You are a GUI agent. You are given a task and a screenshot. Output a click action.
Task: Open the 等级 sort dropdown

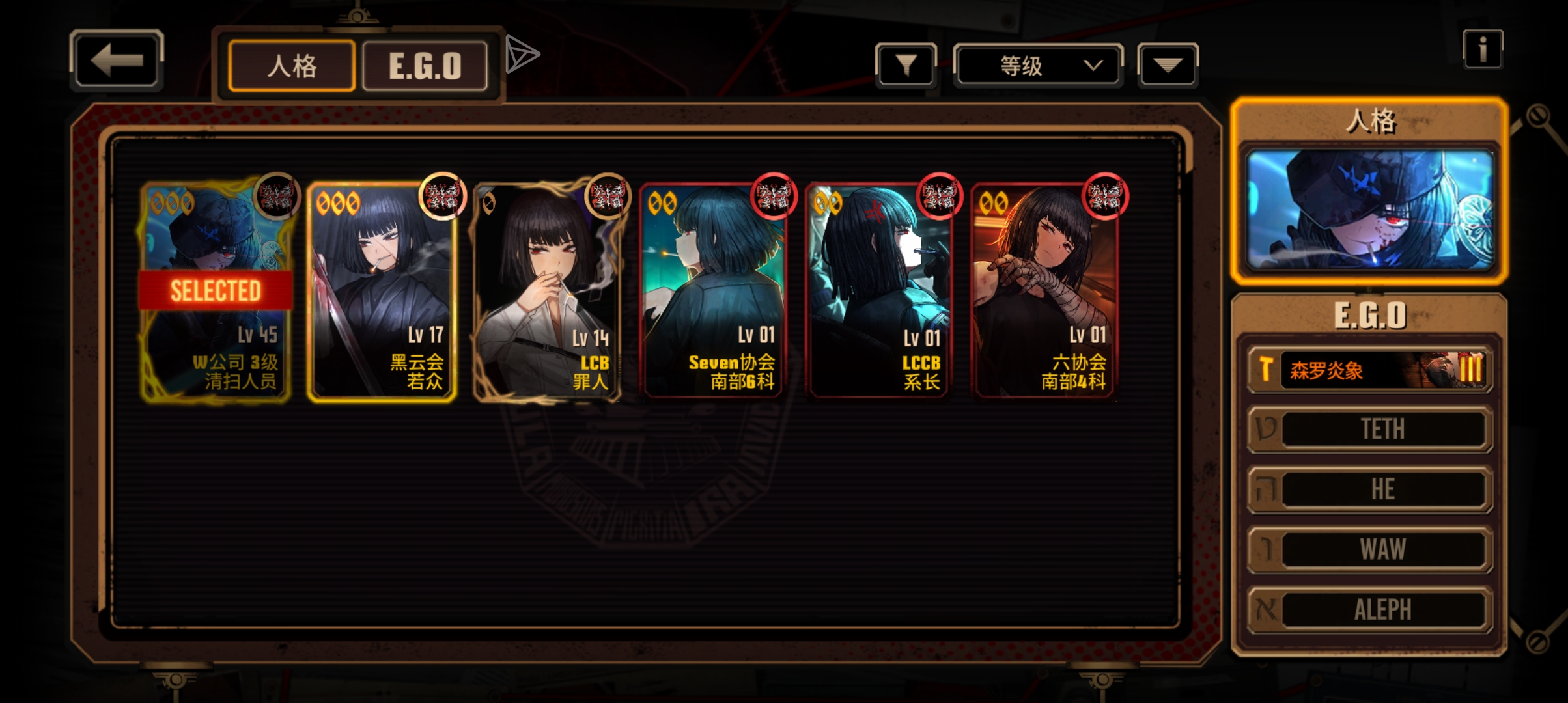pos(1038,65)
